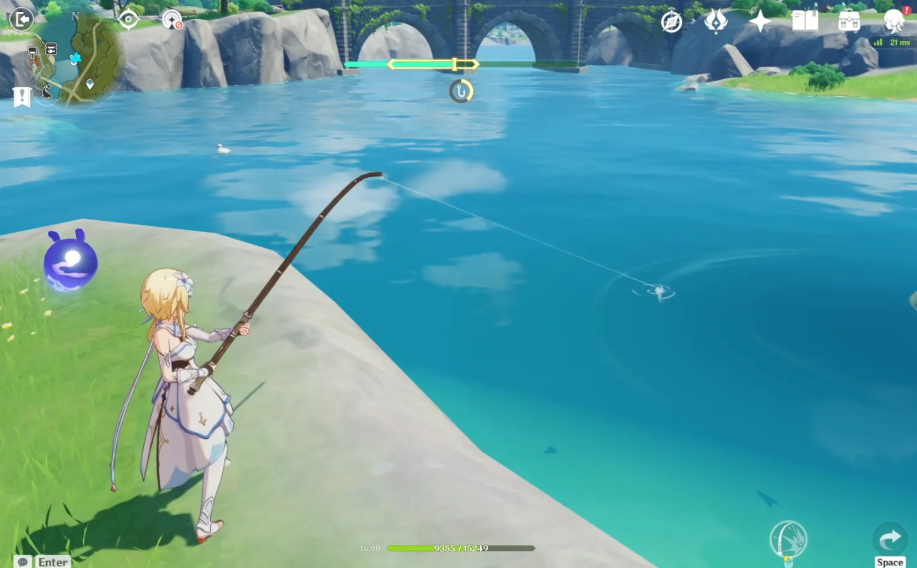Image resolution: width=917 pixels, height=568 pixels.
Task: Click the exit fishing door icon
Action: pos(21,18)
